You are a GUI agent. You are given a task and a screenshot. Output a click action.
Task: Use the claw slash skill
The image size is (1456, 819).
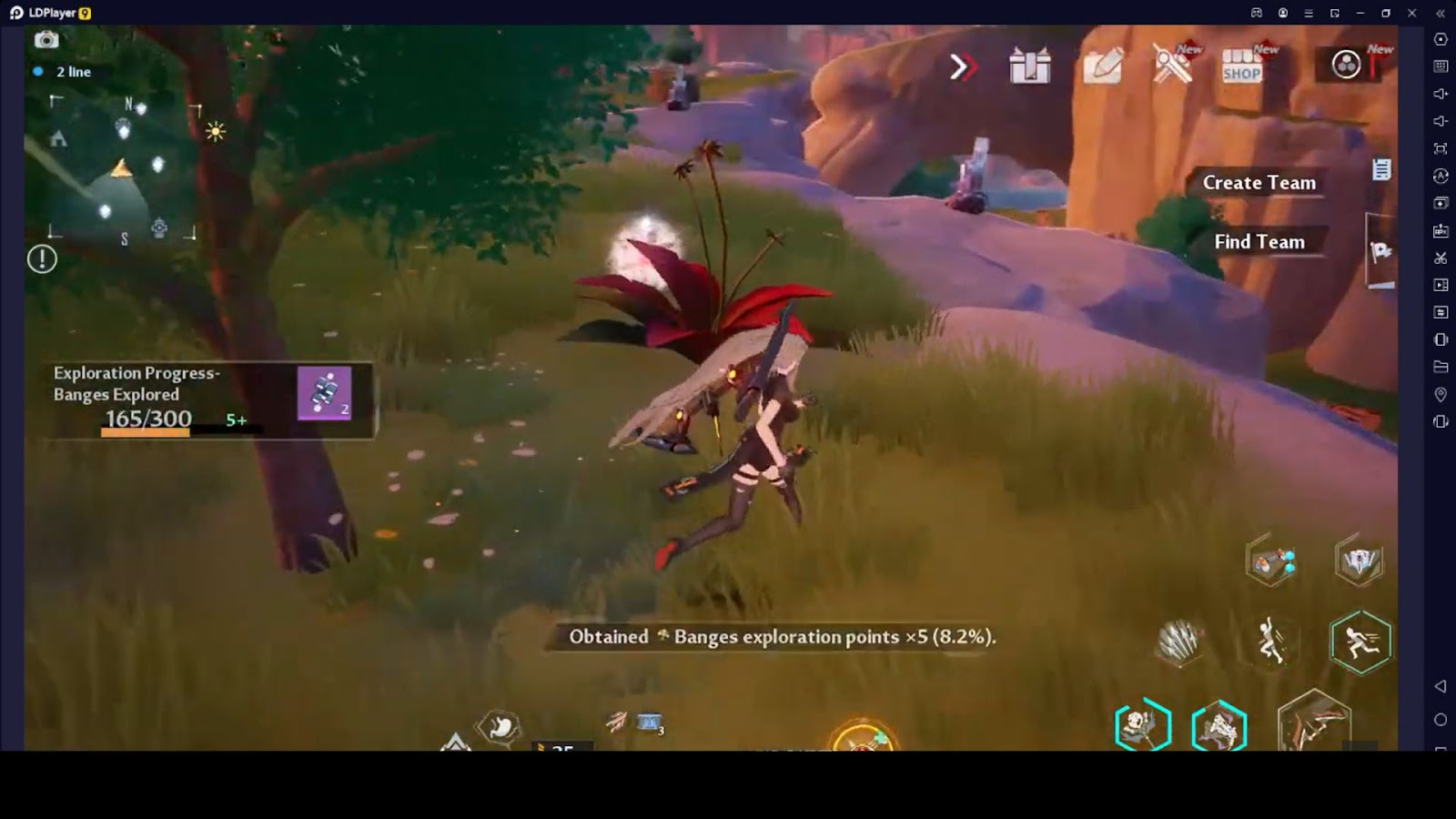1179,642
